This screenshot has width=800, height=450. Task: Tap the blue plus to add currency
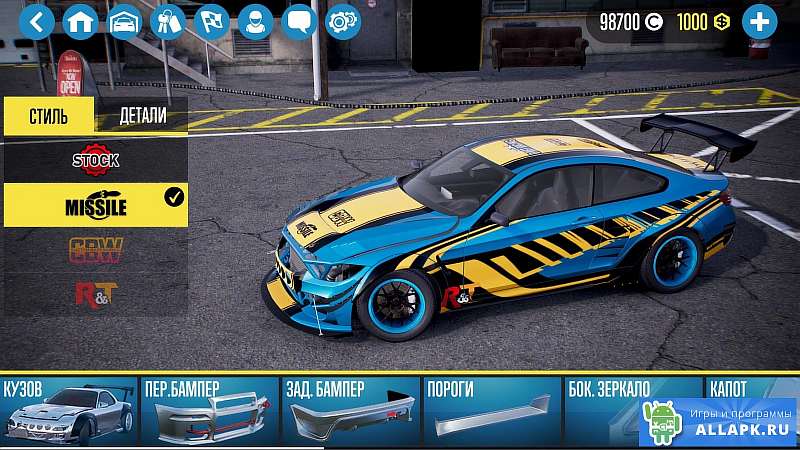click(x=759, y=22)
